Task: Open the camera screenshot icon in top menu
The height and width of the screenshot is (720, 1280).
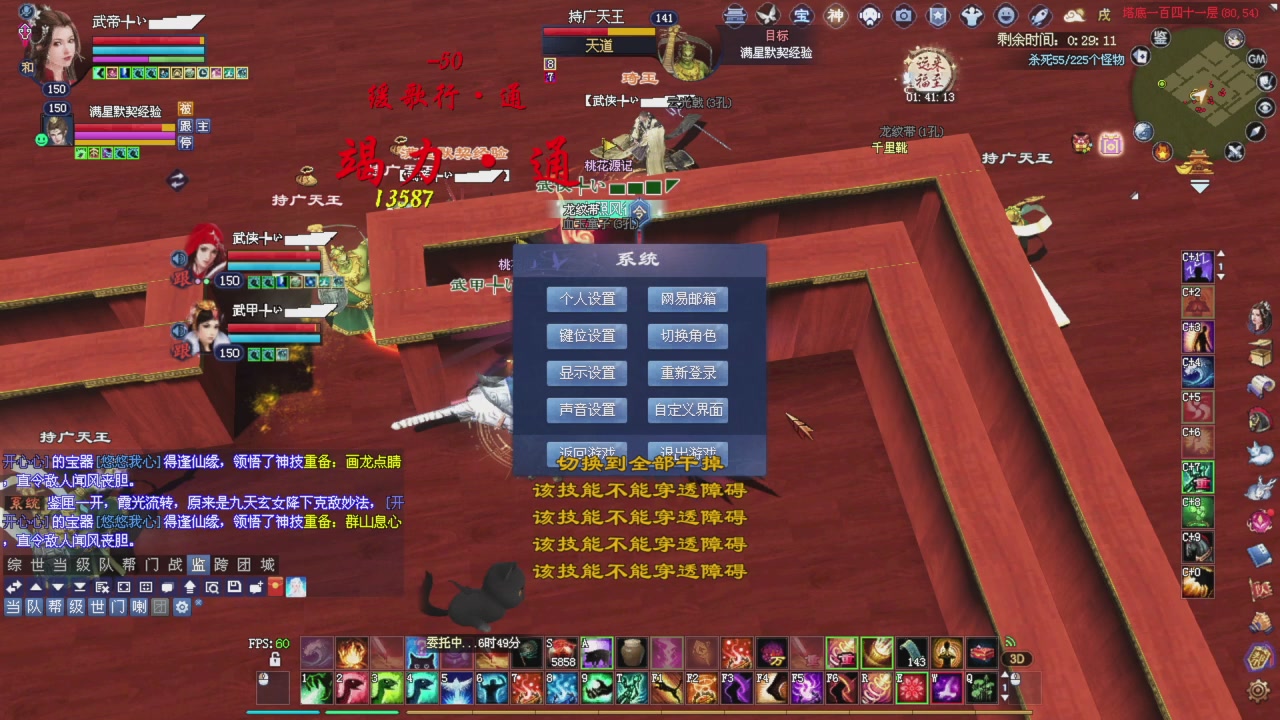Action: [904, 15]
